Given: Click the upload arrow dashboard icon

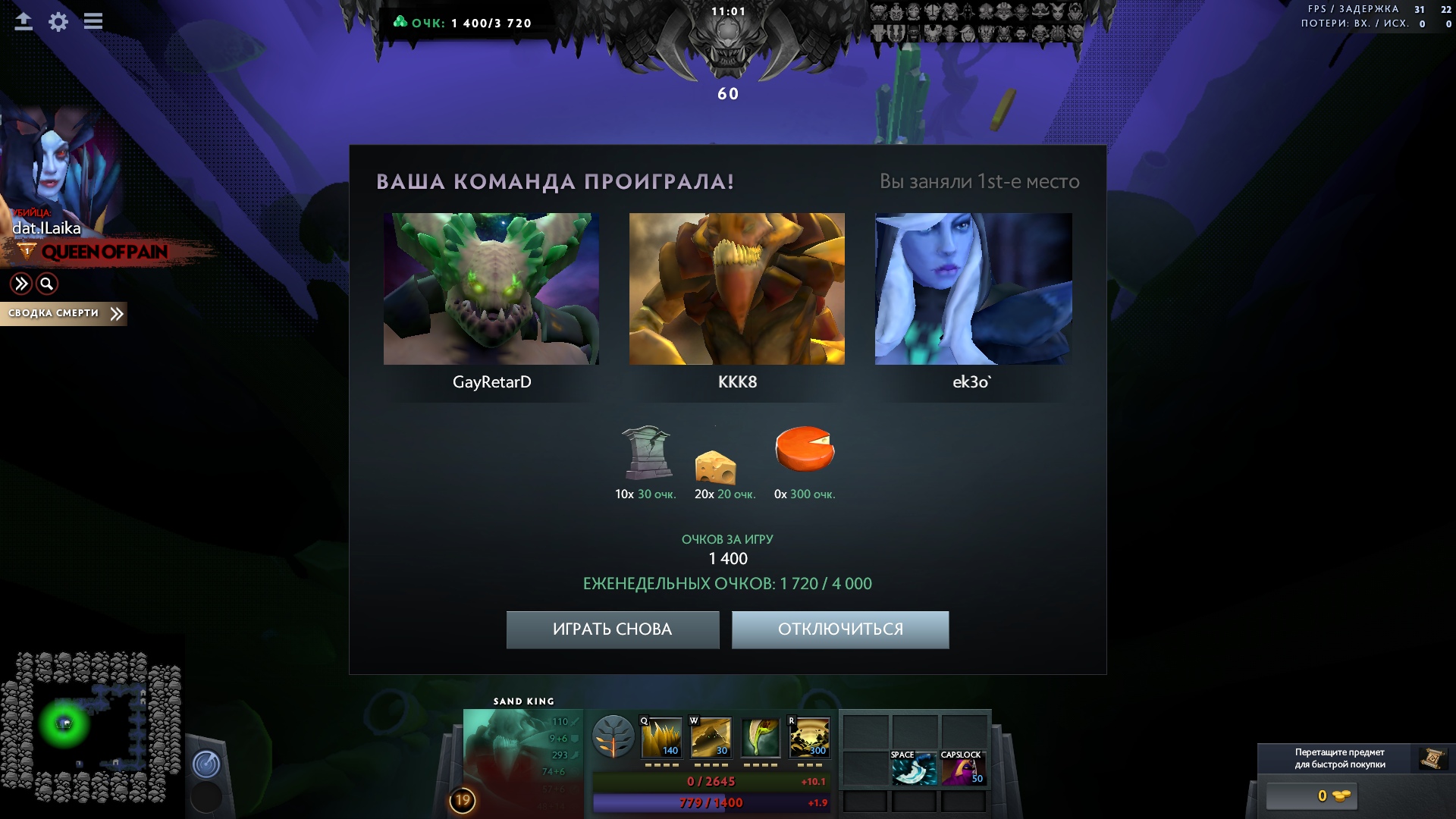Looking at the screenshot, I should click(x=24, y=22).
